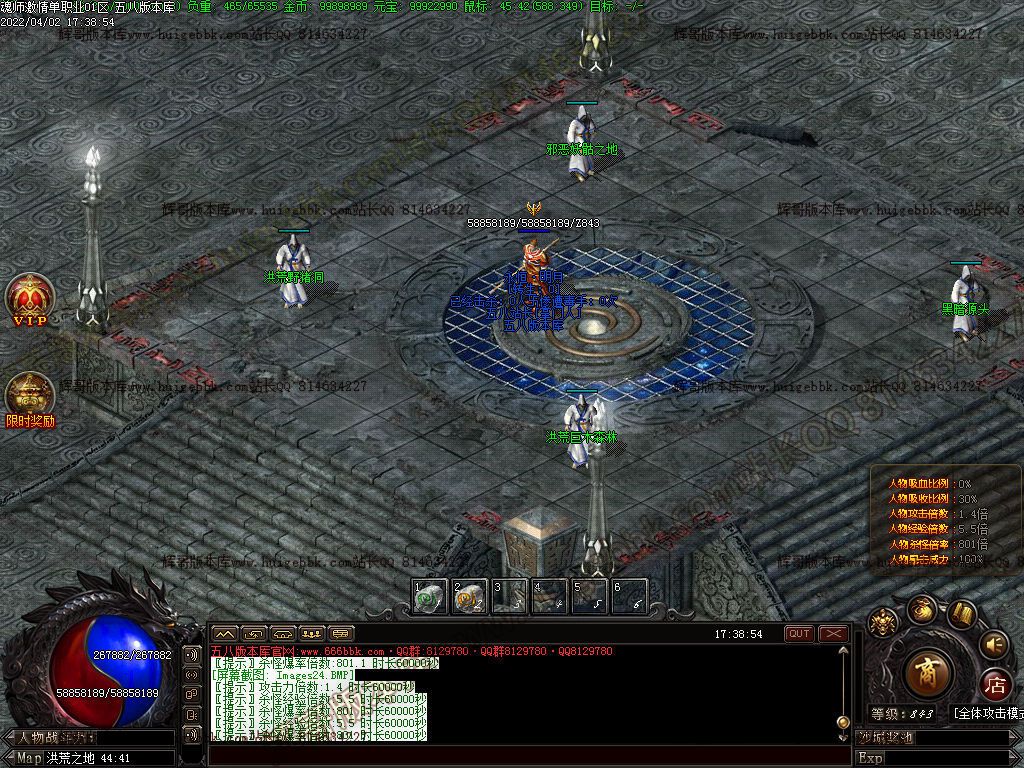This screenshot has height=768, width=1024.
Task: Open the 限时奖励 timed reward icon
Action: (x=30, y=398)
